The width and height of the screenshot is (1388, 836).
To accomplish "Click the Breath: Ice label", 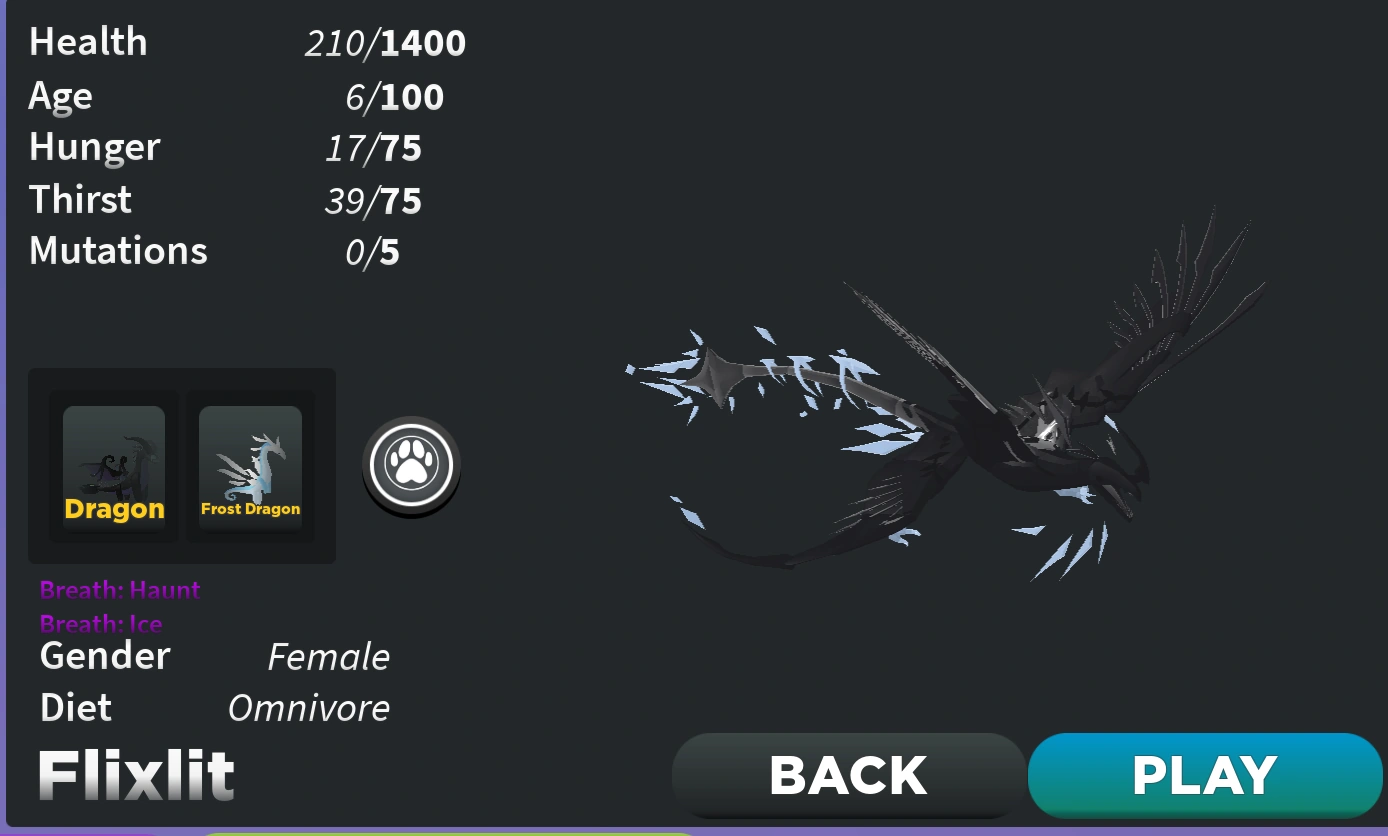I will pyautogui.click(x=101, y=623).
